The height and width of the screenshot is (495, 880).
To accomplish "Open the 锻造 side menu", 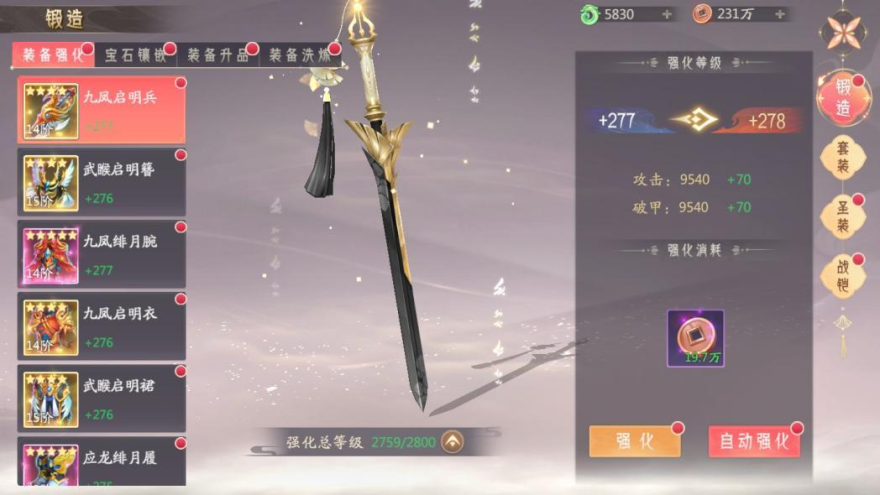I will tap(842, 98).
